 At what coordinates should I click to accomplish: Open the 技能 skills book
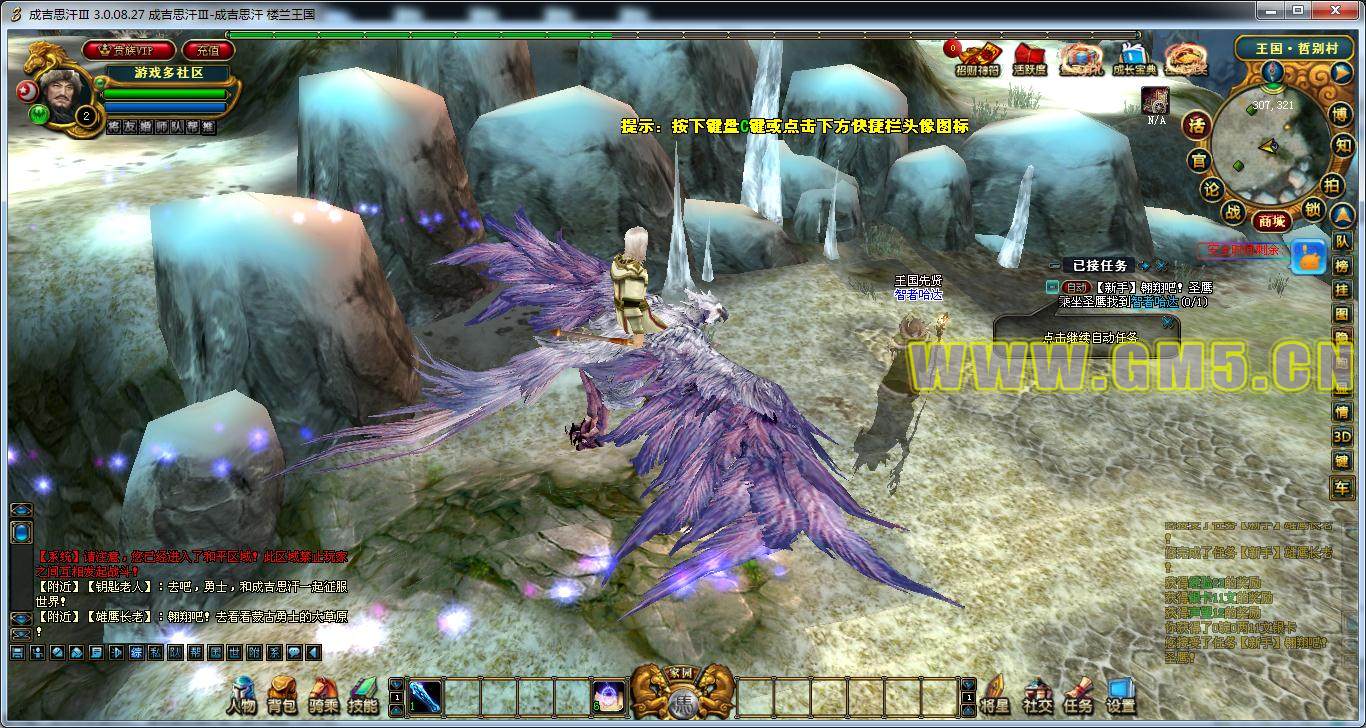point(362,694)
